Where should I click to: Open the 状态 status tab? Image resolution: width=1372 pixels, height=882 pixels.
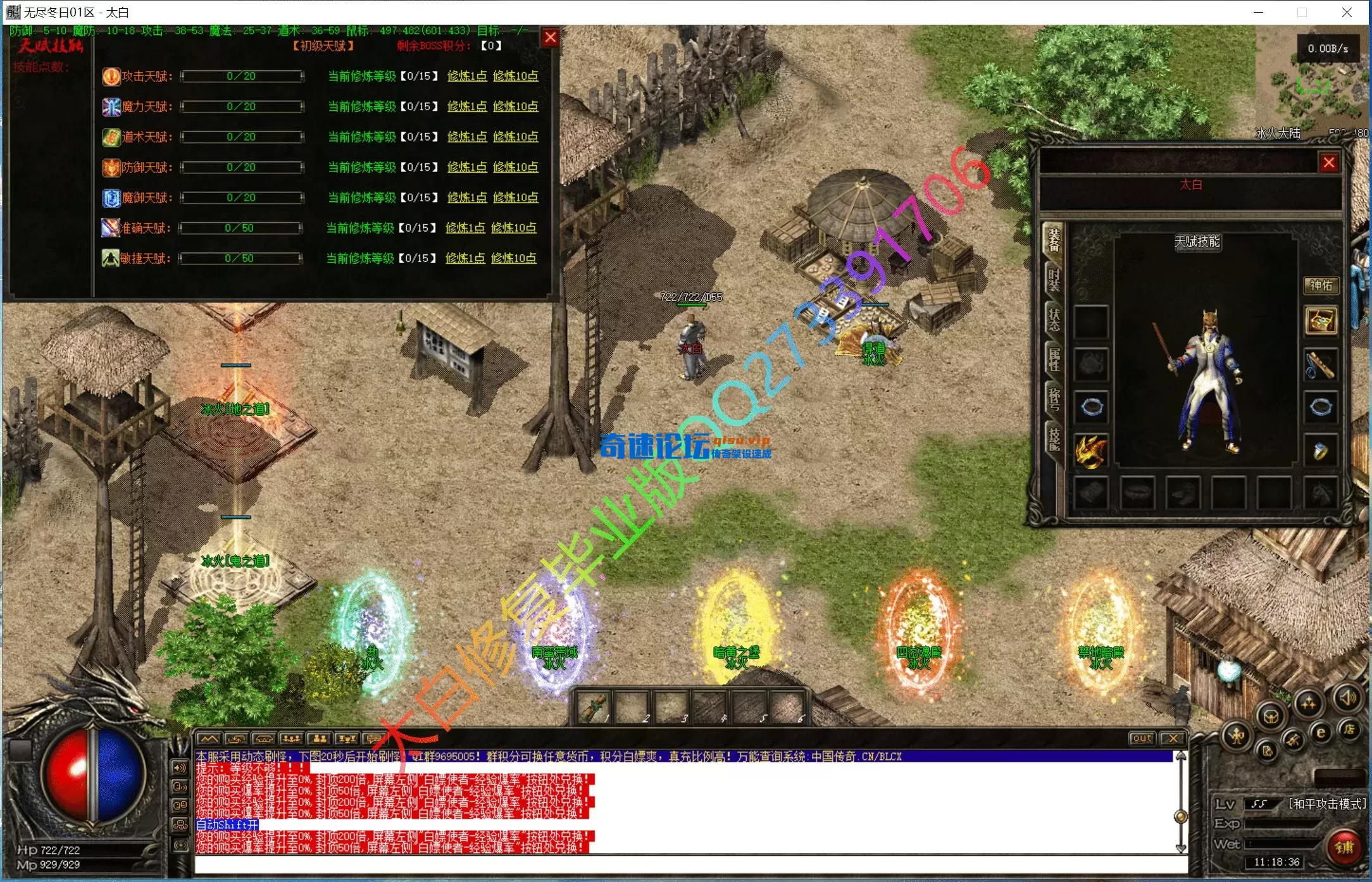[1054, 320]
